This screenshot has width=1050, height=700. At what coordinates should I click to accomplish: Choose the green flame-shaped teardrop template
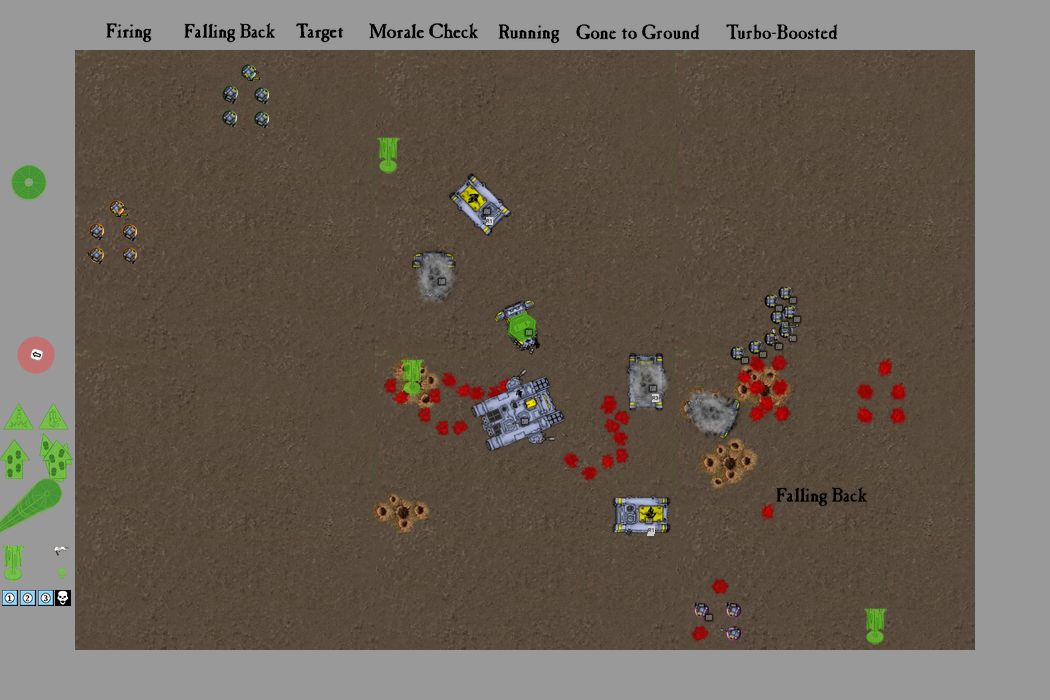[x=32, y=504]
